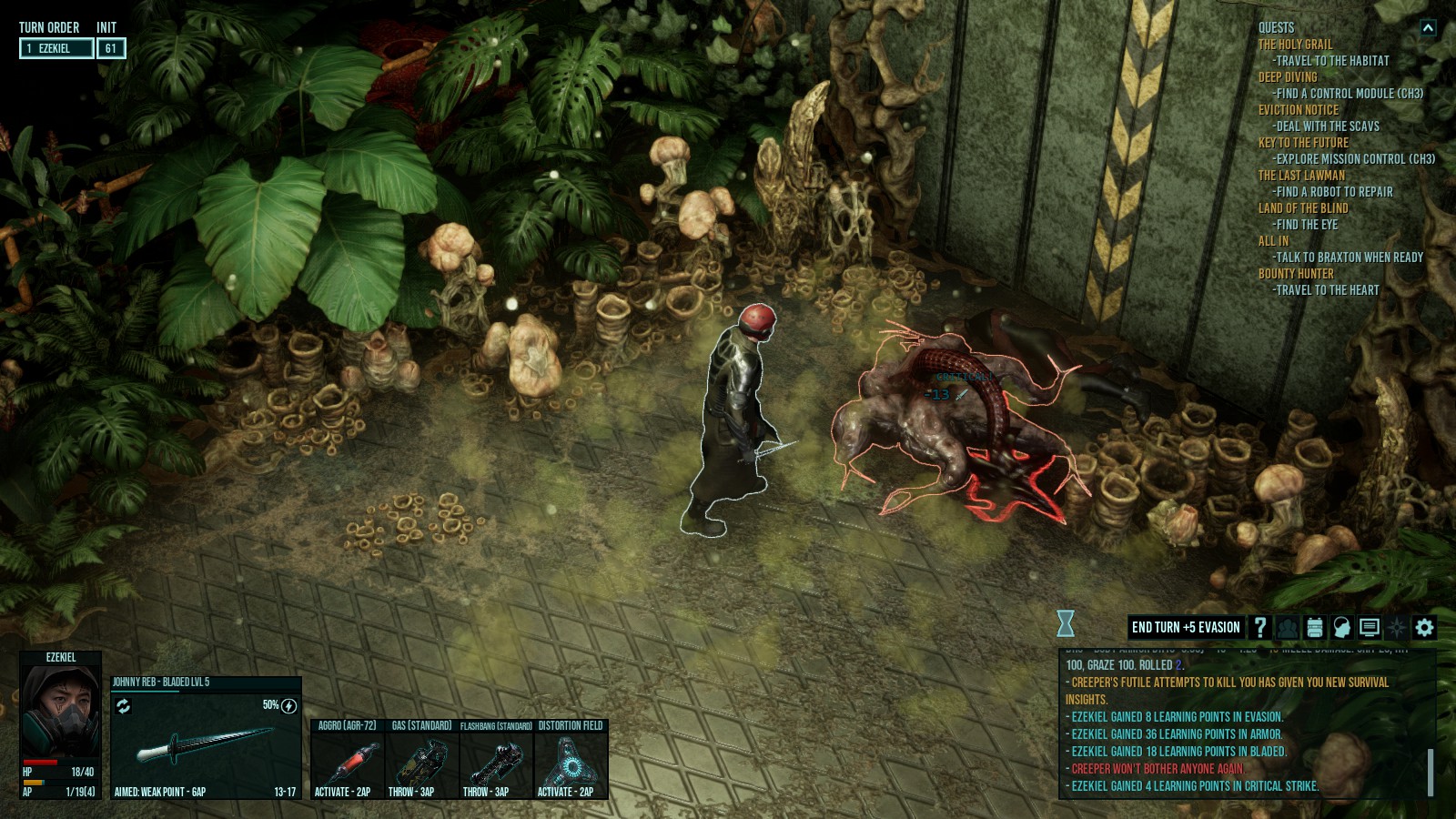
Task: Collapse the quests tracker arrow
Action: (x=1428, y=28)
